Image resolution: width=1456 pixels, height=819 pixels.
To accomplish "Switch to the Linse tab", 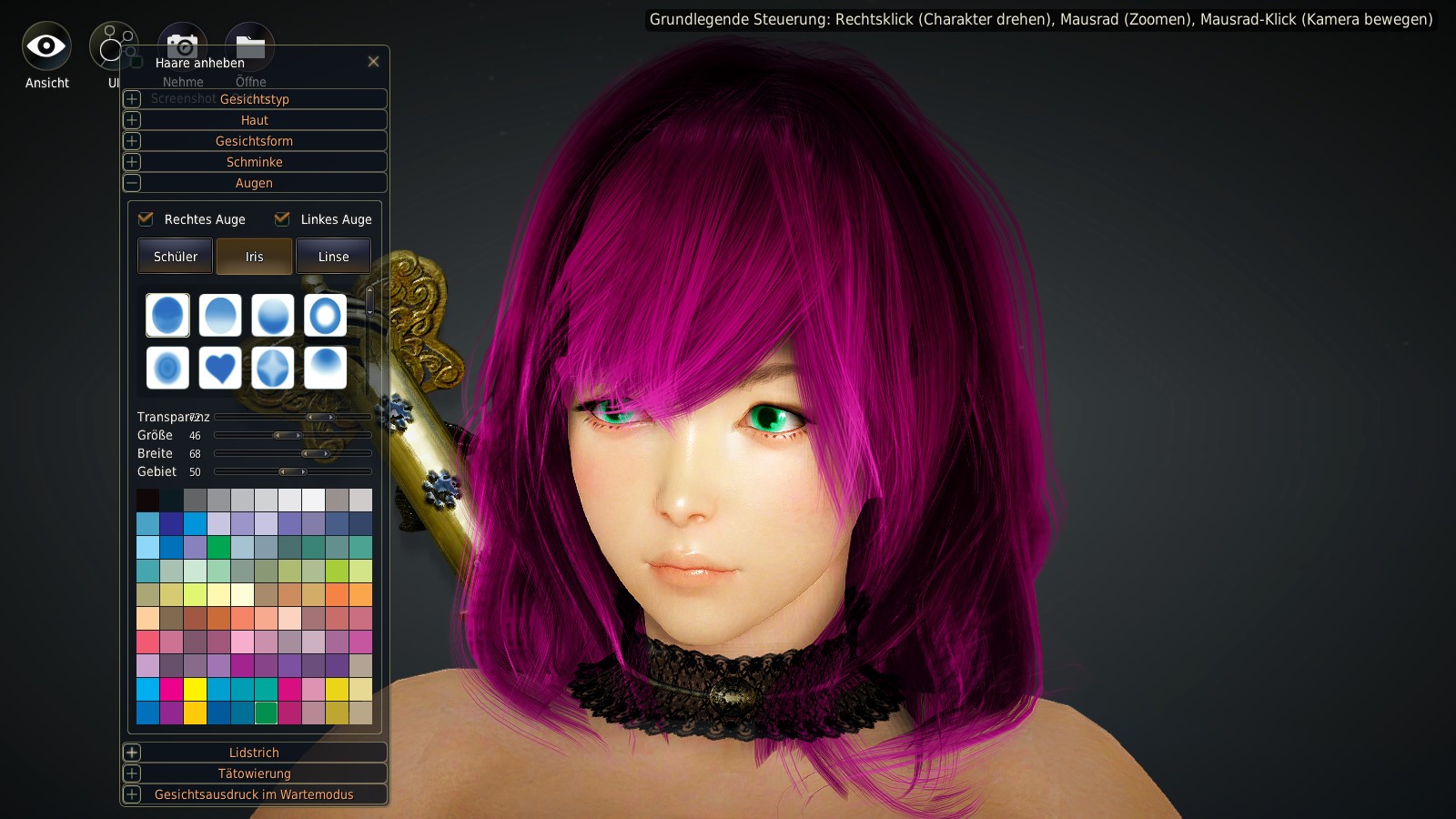I will tap(333, 257).
